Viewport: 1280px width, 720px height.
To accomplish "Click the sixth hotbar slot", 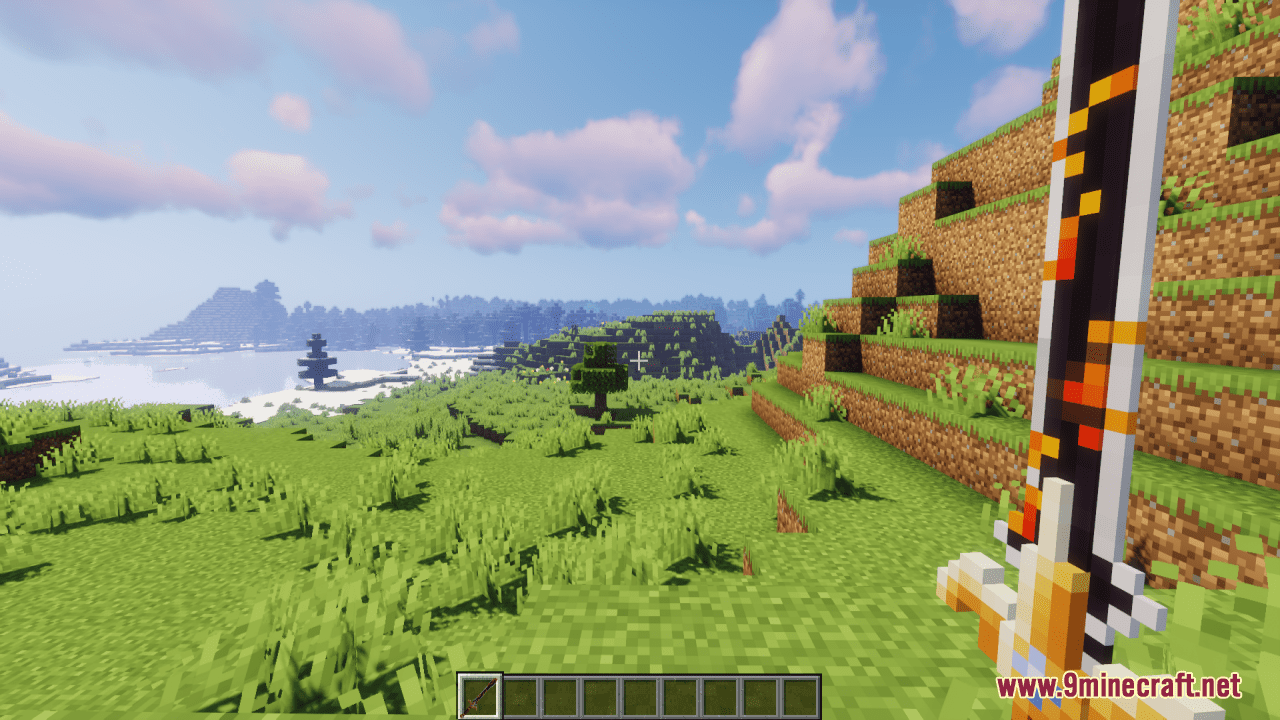I will coord(678,695).
